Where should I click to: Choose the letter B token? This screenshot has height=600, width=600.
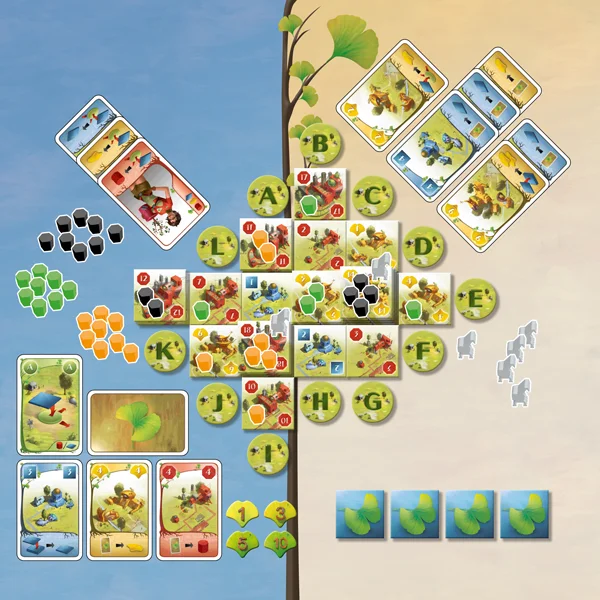[321, 148]
